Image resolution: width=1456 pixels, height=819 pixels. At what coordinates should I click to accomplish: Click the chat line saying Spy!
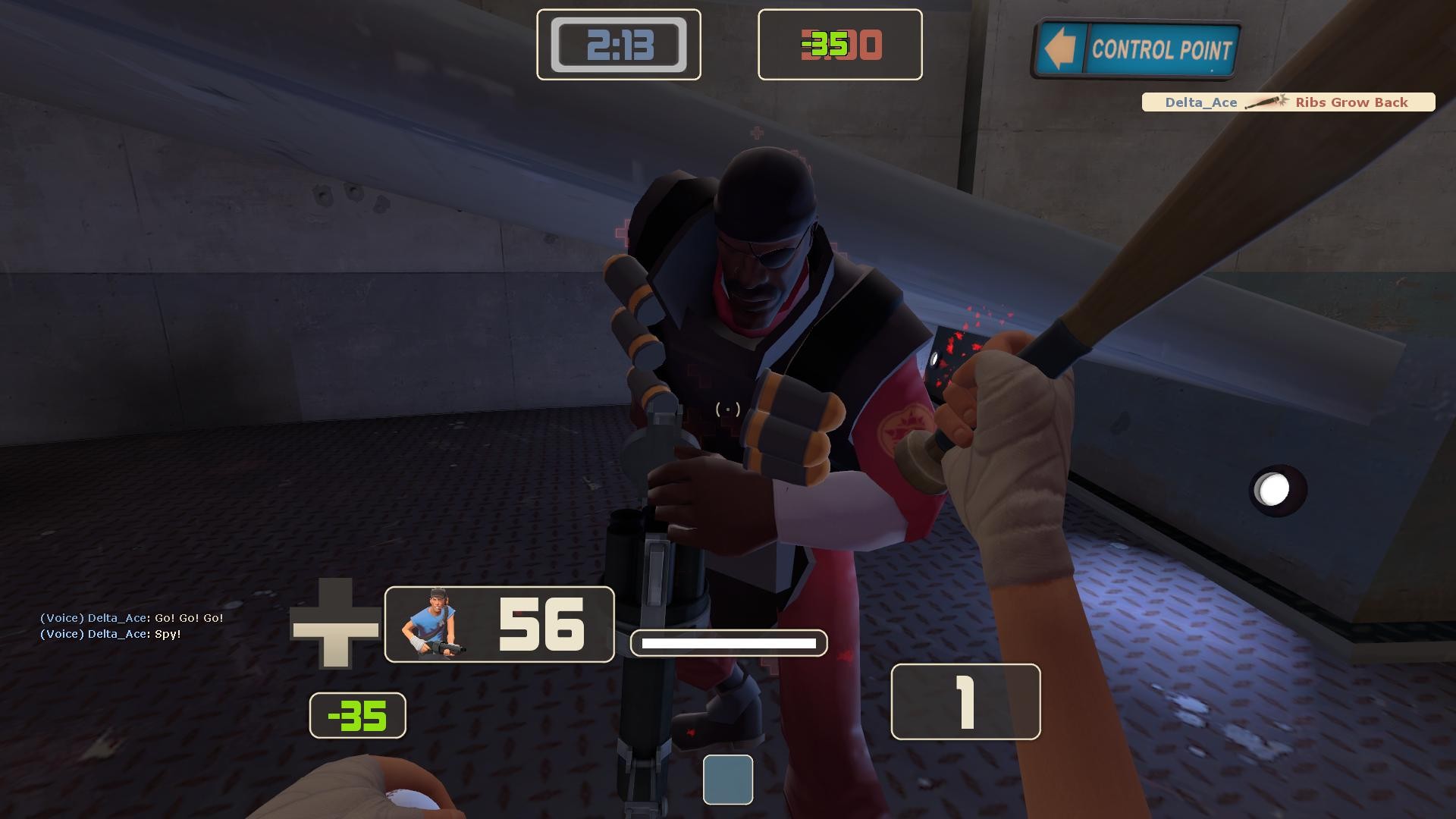[110, 635]
